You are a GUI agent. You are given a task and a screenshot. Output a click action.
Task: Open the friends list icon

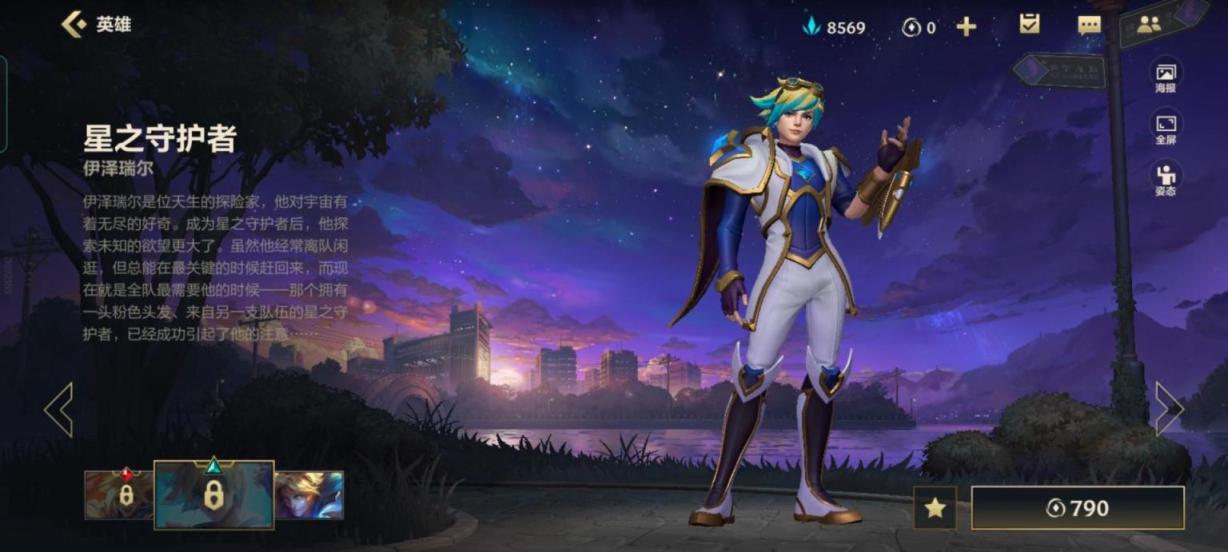[x=1149, y=25]
